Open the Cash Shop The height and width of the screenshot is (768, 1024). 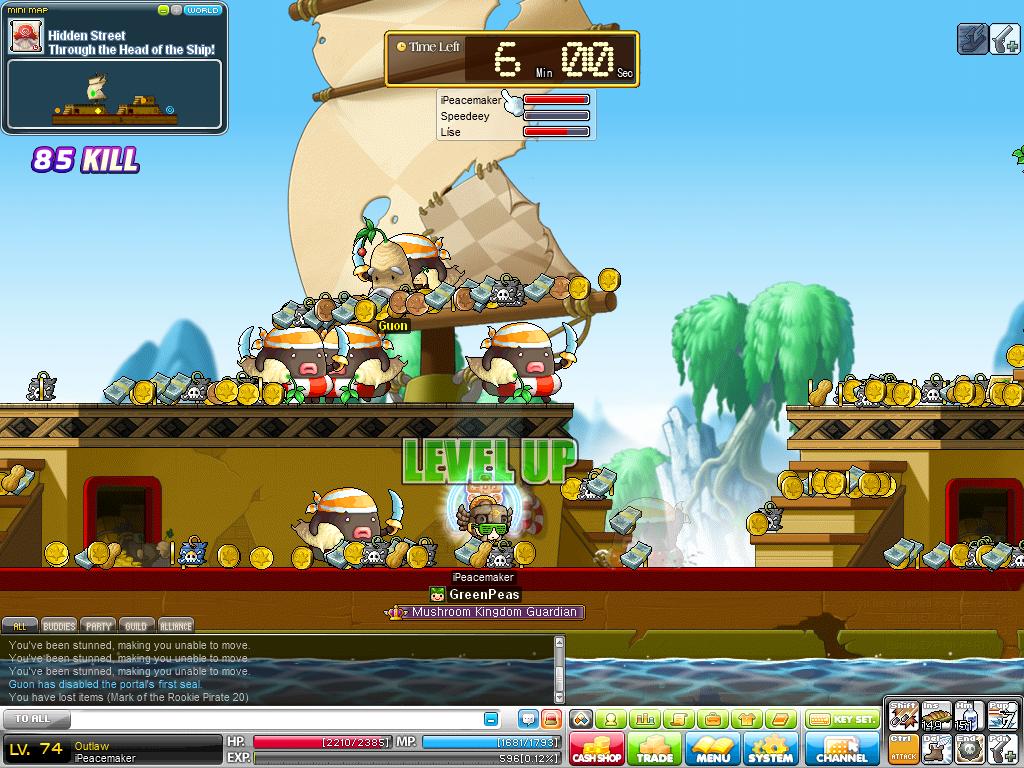(x=597, y=749)
